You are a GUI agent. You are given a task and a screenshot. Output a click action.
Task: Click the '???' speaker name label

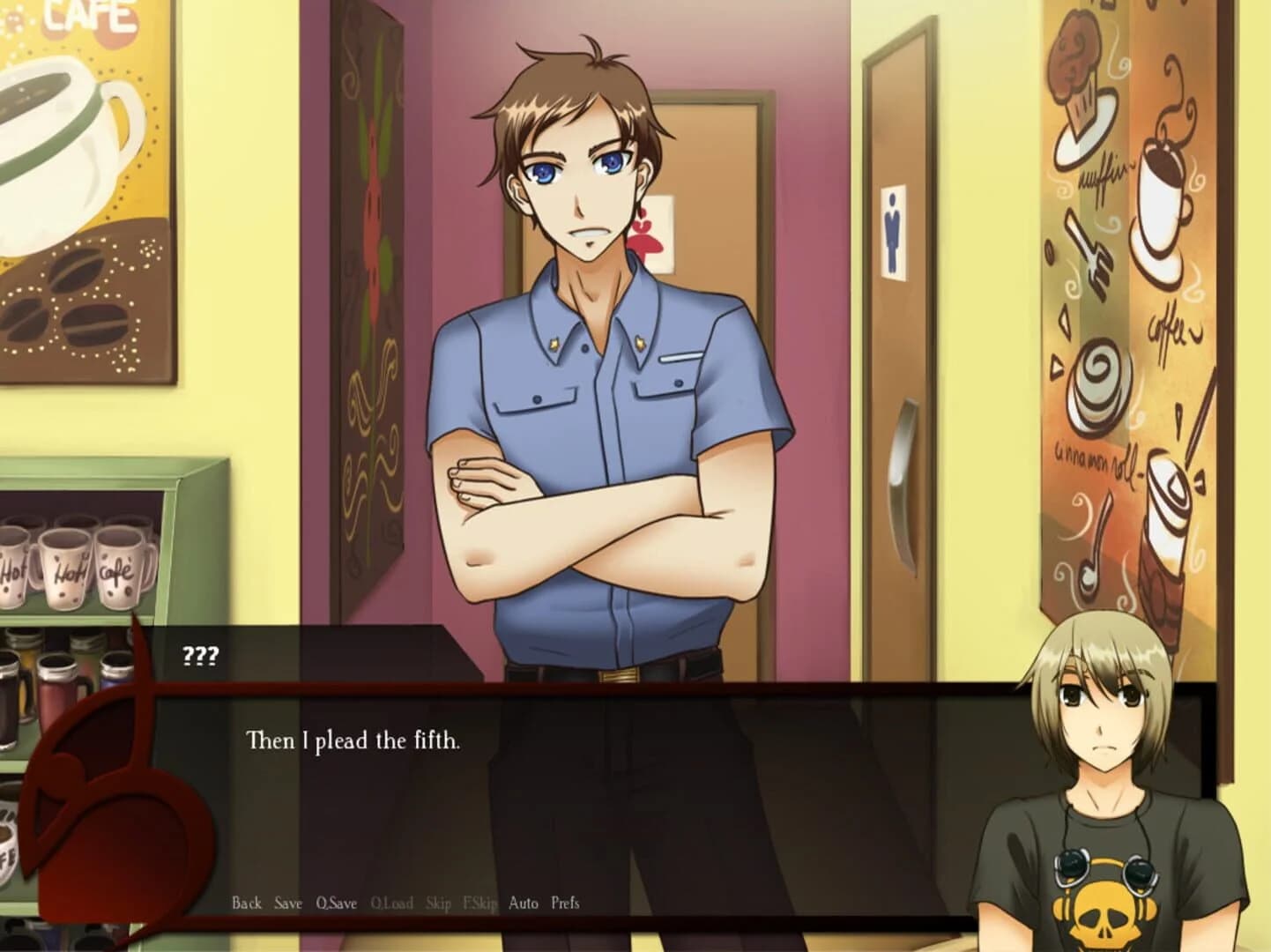198,656
